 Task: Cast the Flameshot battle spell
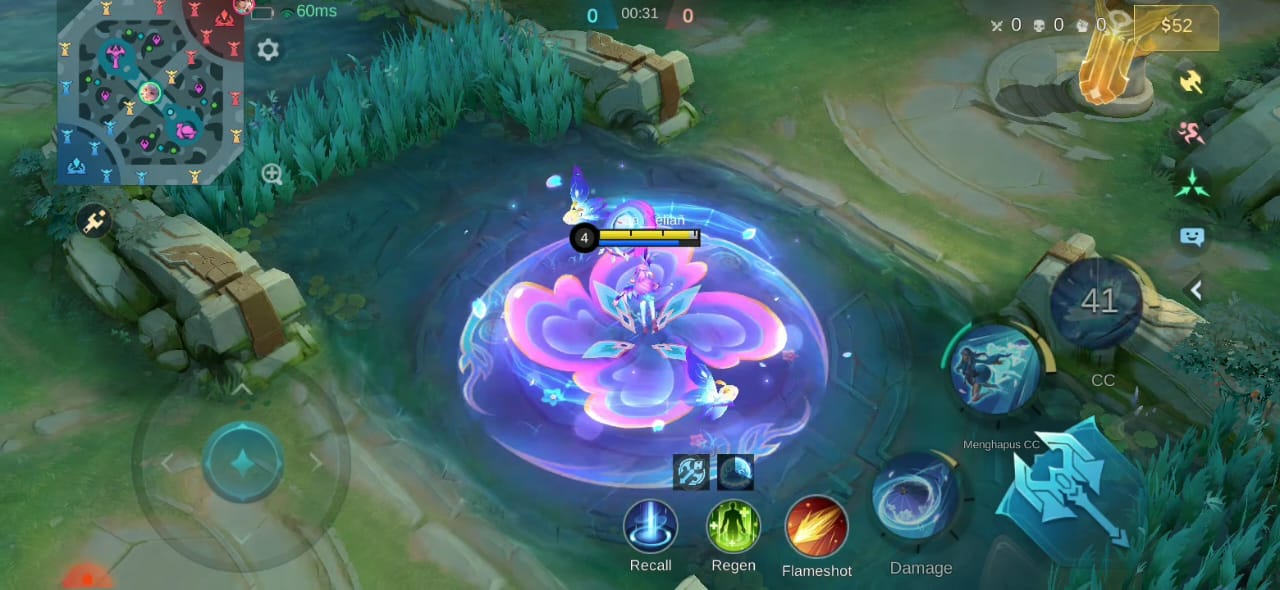816,528
